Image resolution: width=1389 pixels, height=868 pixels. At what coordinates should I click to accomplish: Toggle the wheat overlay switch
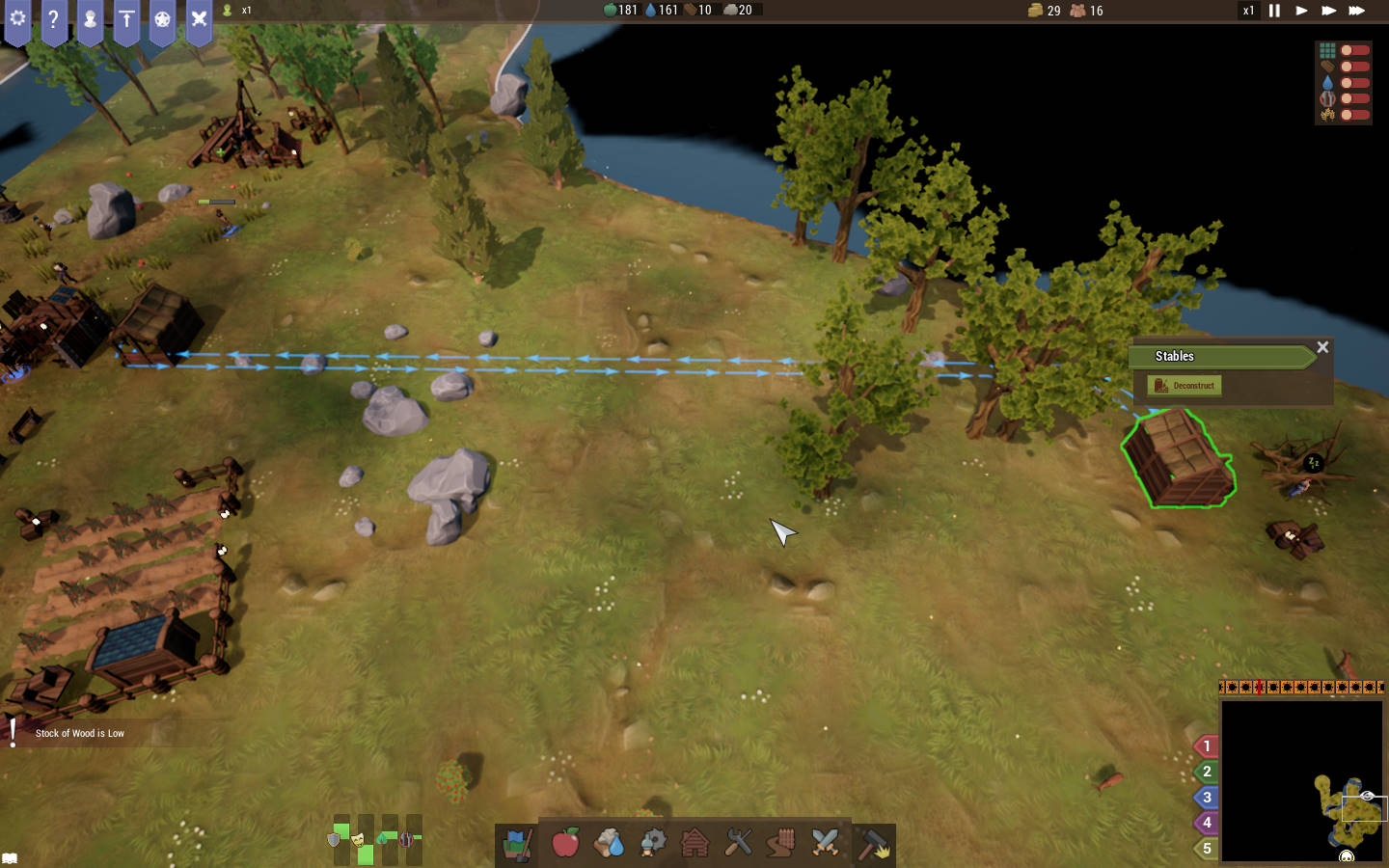pos(1354,115)
